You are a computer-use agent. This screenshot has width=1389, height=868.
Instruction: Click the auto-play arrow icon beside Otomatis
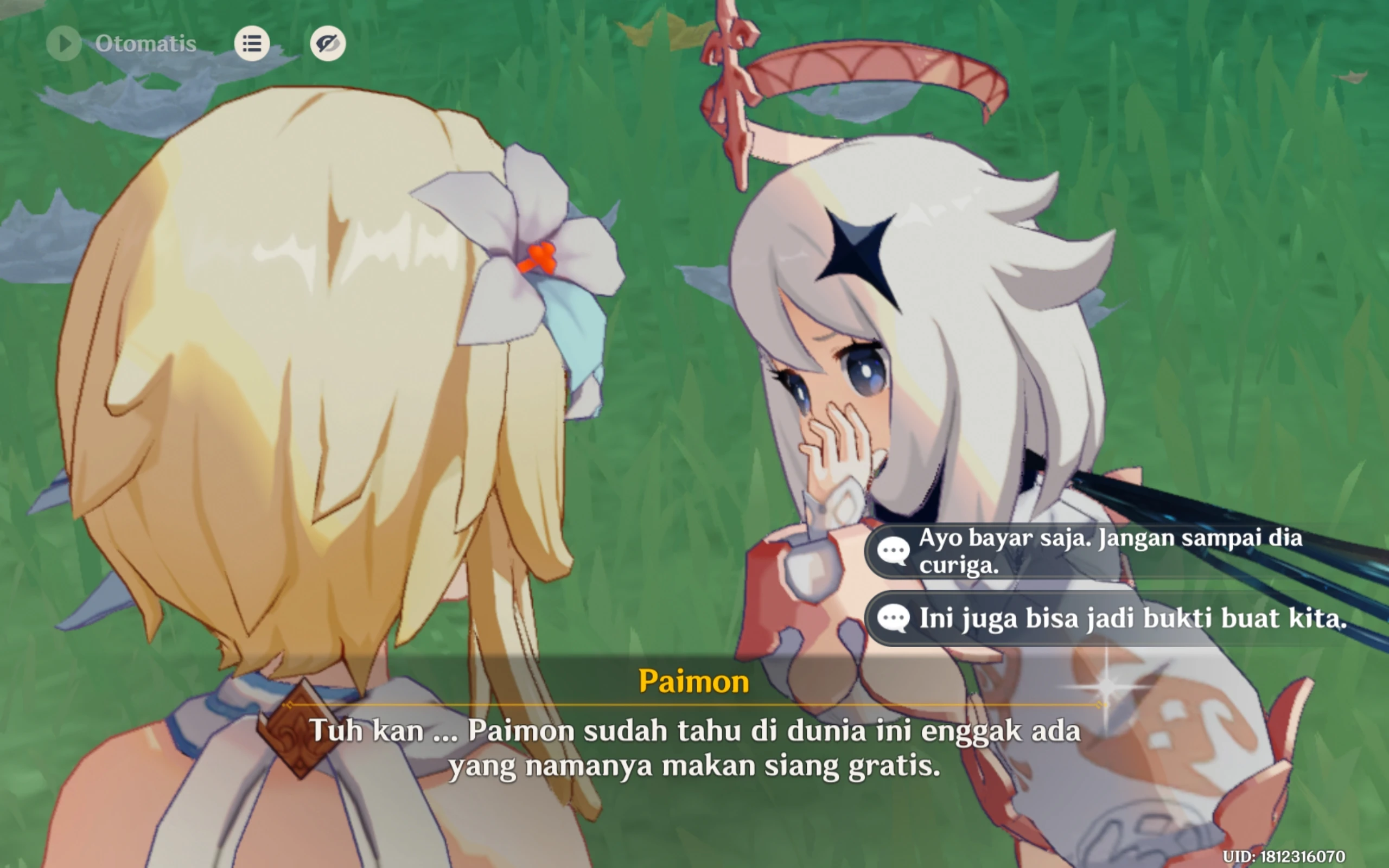(x=64, y=43)
